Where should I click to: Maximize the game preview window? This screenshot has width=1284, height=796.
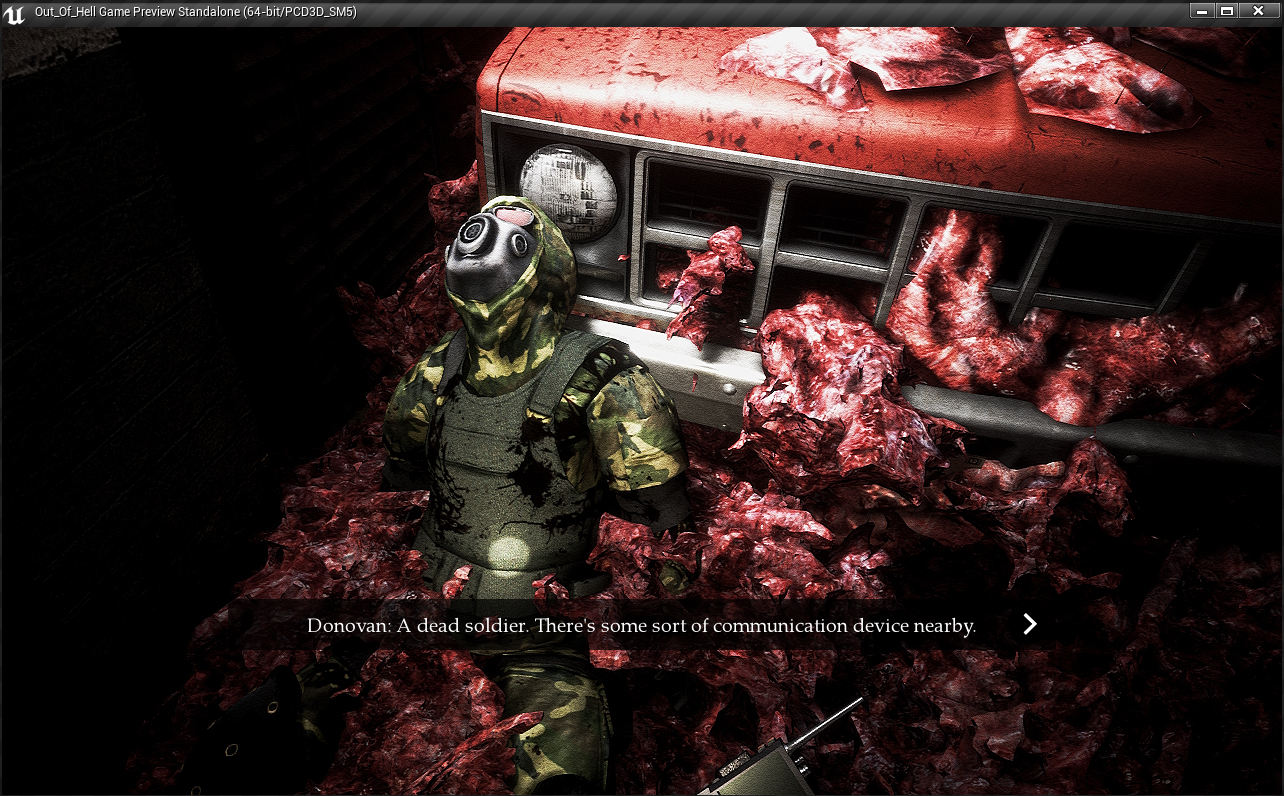pyautogui.click(x=1227, y=11)
